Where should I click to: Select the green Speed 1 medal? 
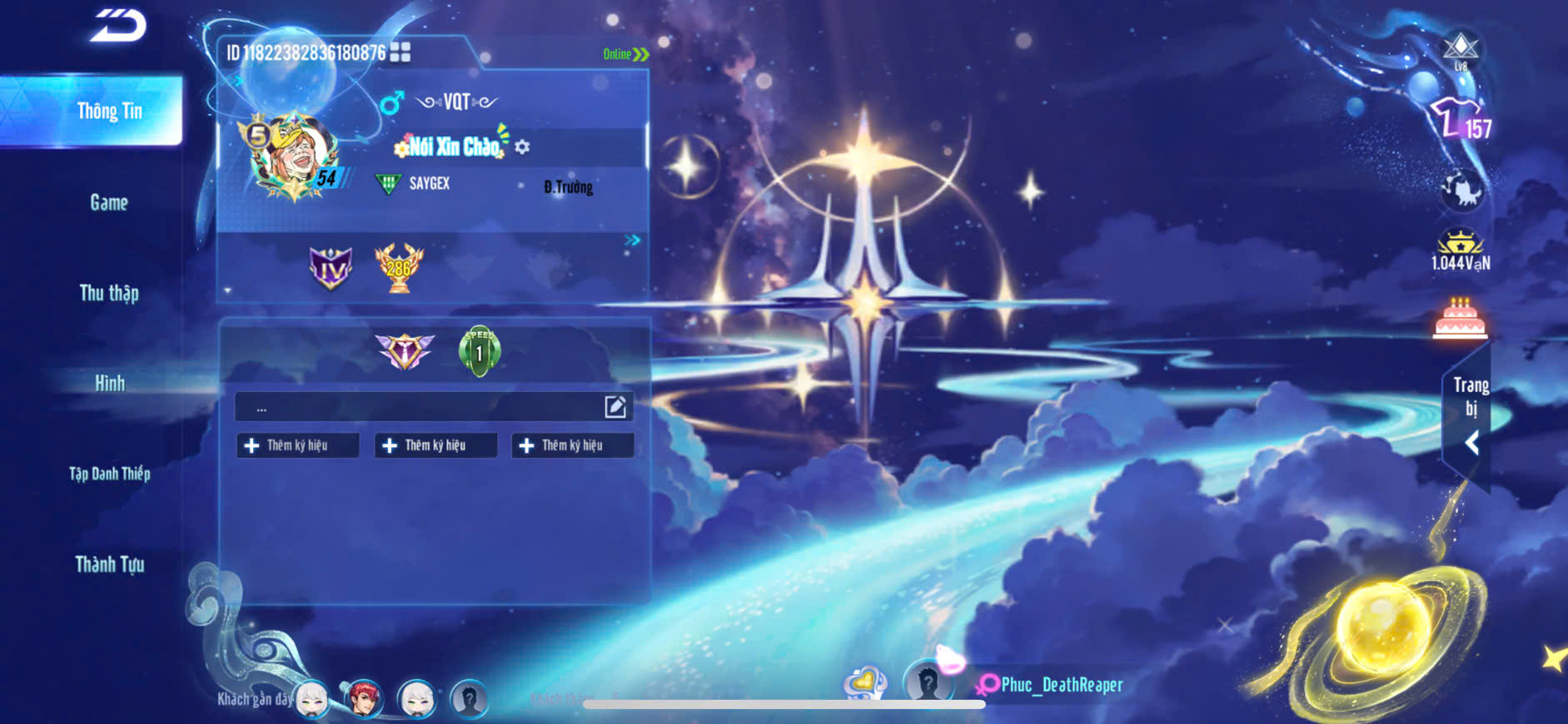pos(480,351)
